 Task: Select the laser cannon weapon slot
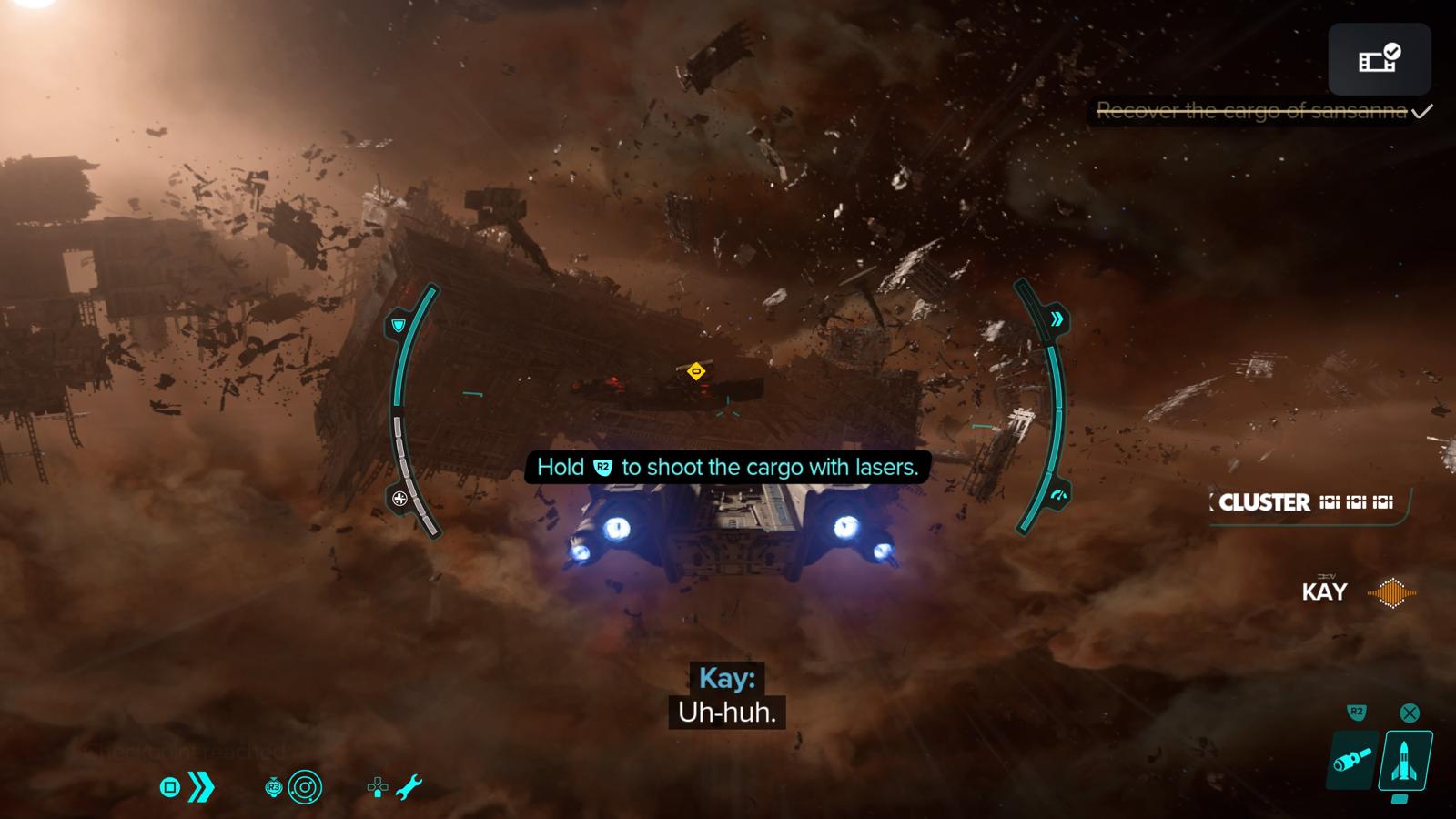[1352, 760]
